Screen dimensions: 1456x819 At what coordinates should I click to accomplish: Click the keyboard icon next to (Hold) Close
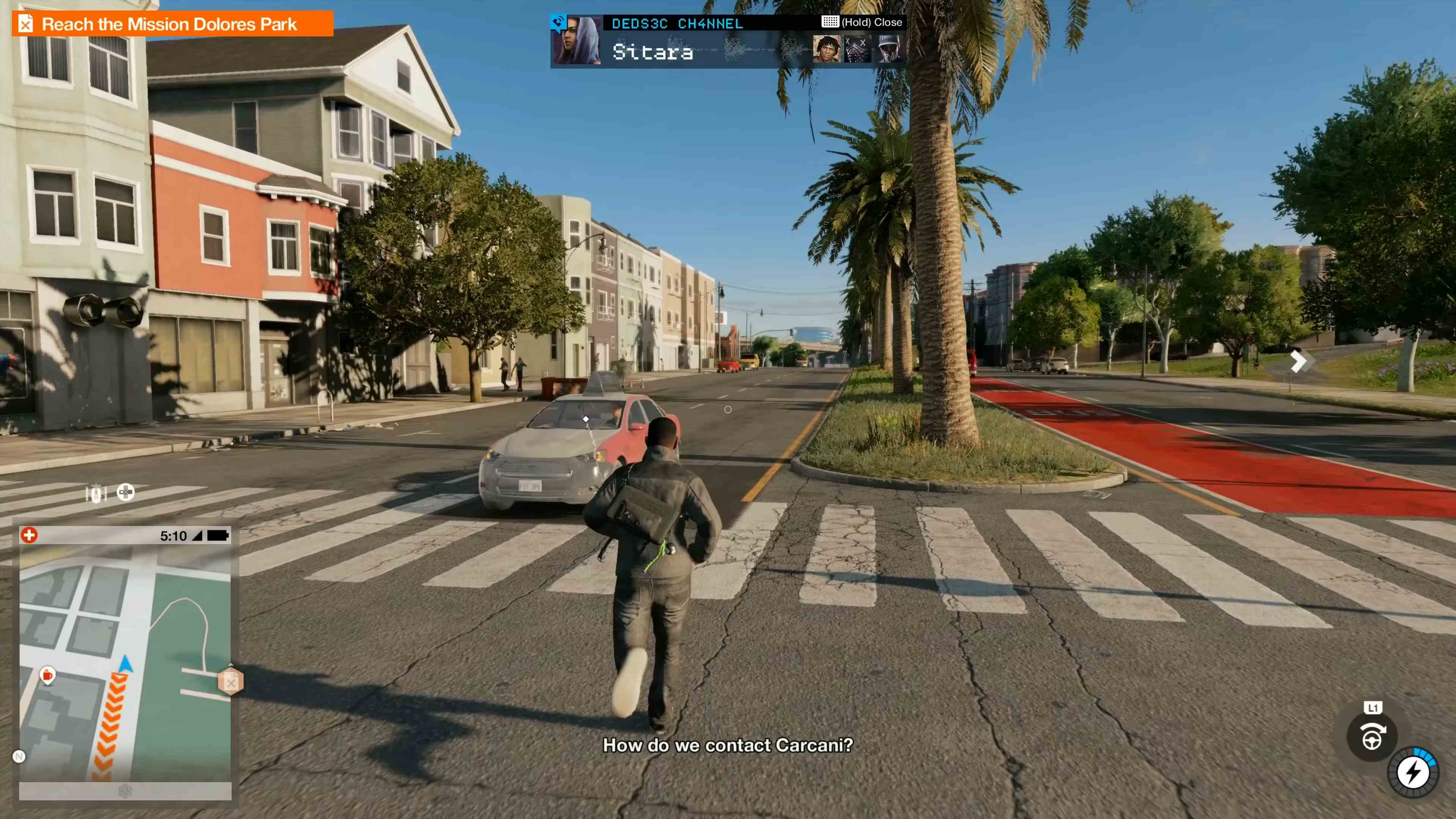pyautogui.click(x=831, y=22)
